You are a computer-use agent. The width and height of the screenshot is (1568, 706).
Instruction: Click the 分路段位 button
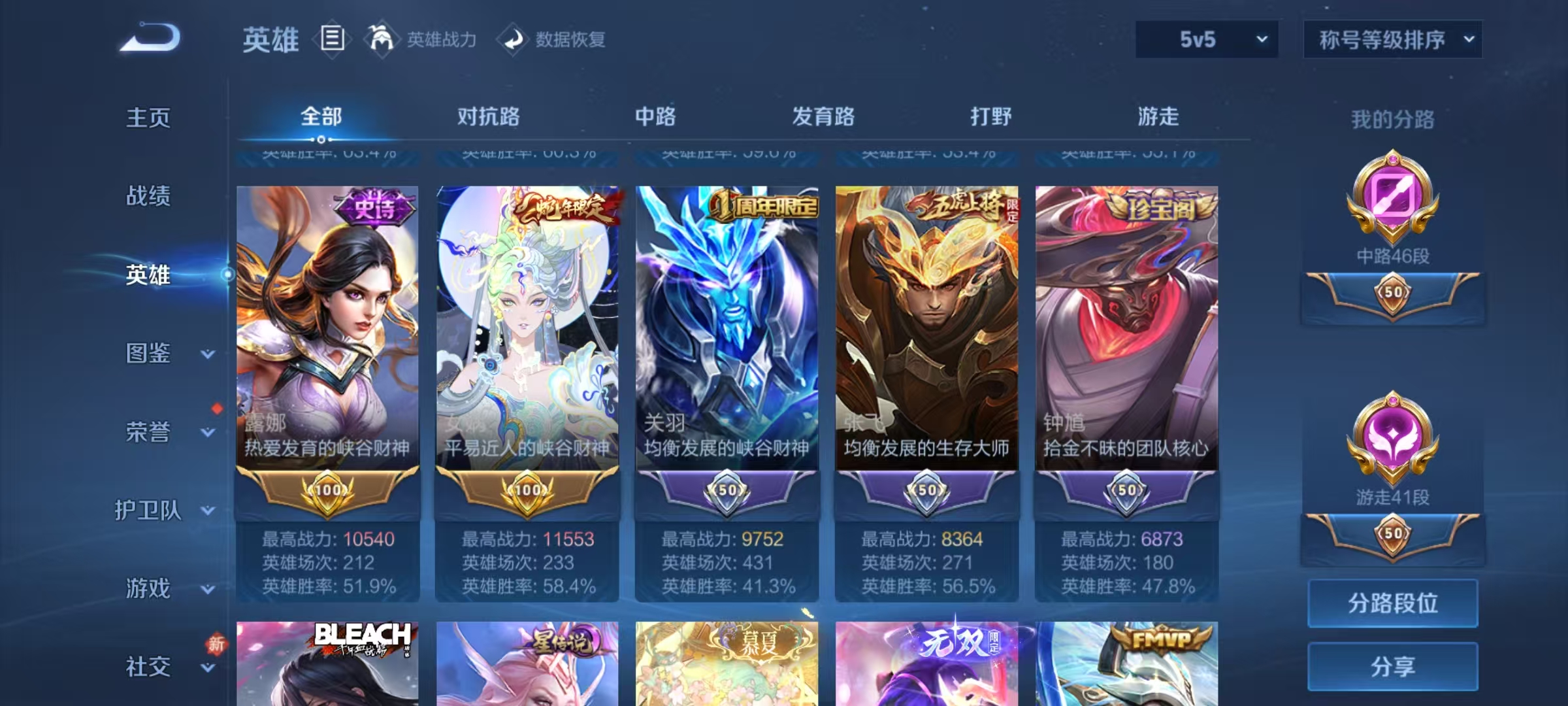pos(1393,603)
